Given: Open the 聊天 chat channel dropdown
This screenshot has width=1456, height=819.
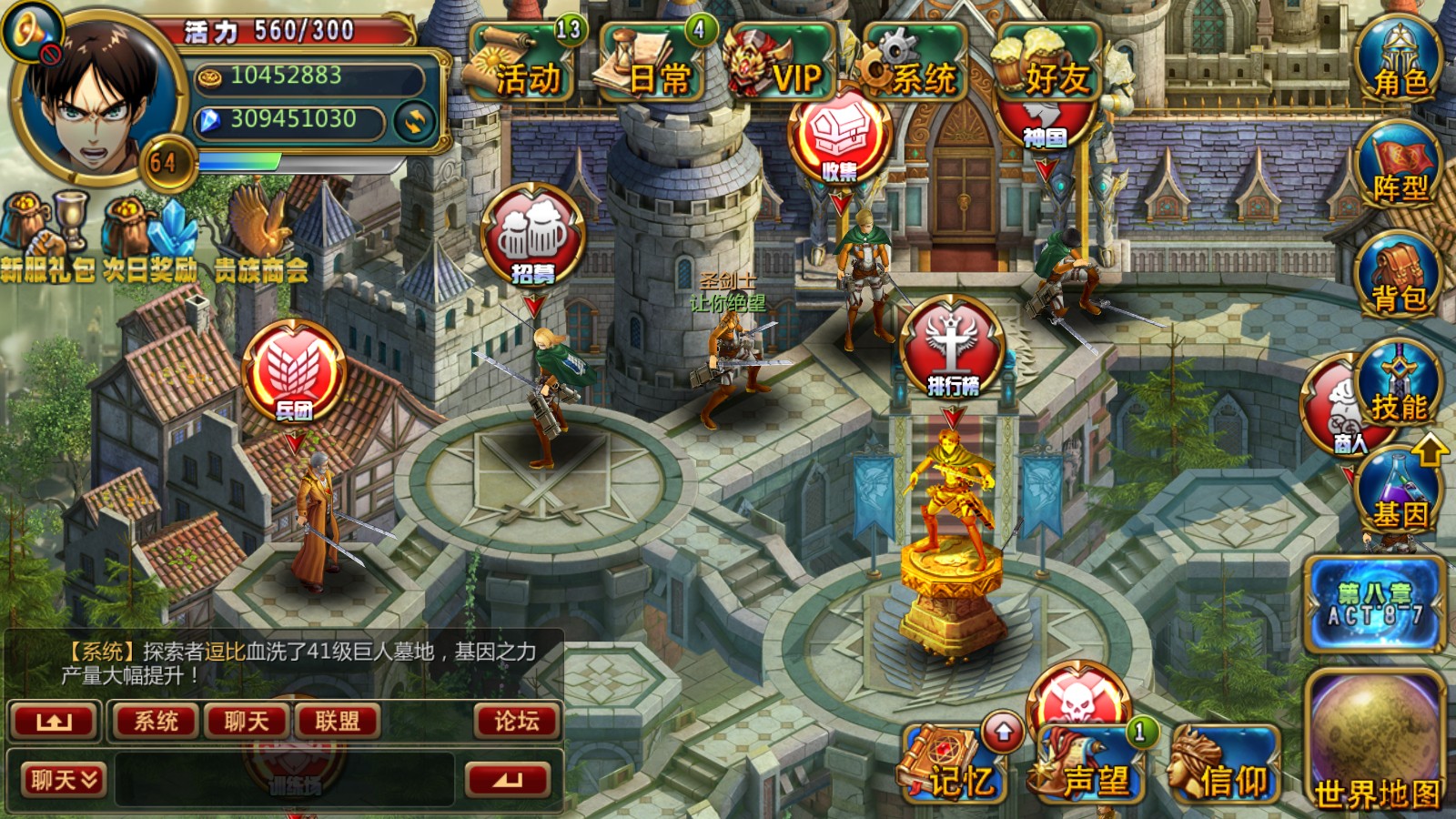Looking at the screenshot, I should [64, 780].
